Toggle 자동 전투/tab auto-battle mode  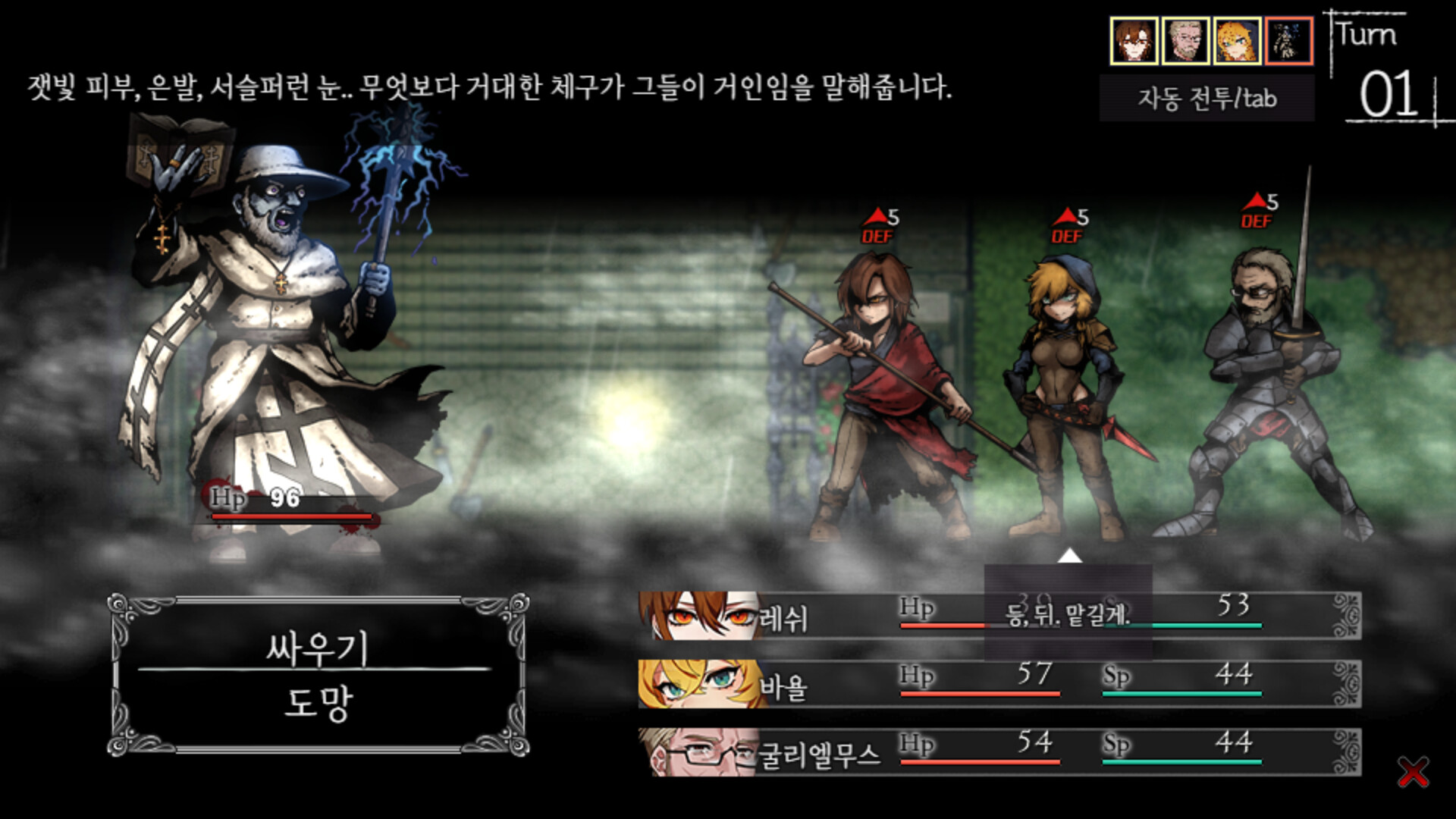[x=1205, y=98]
